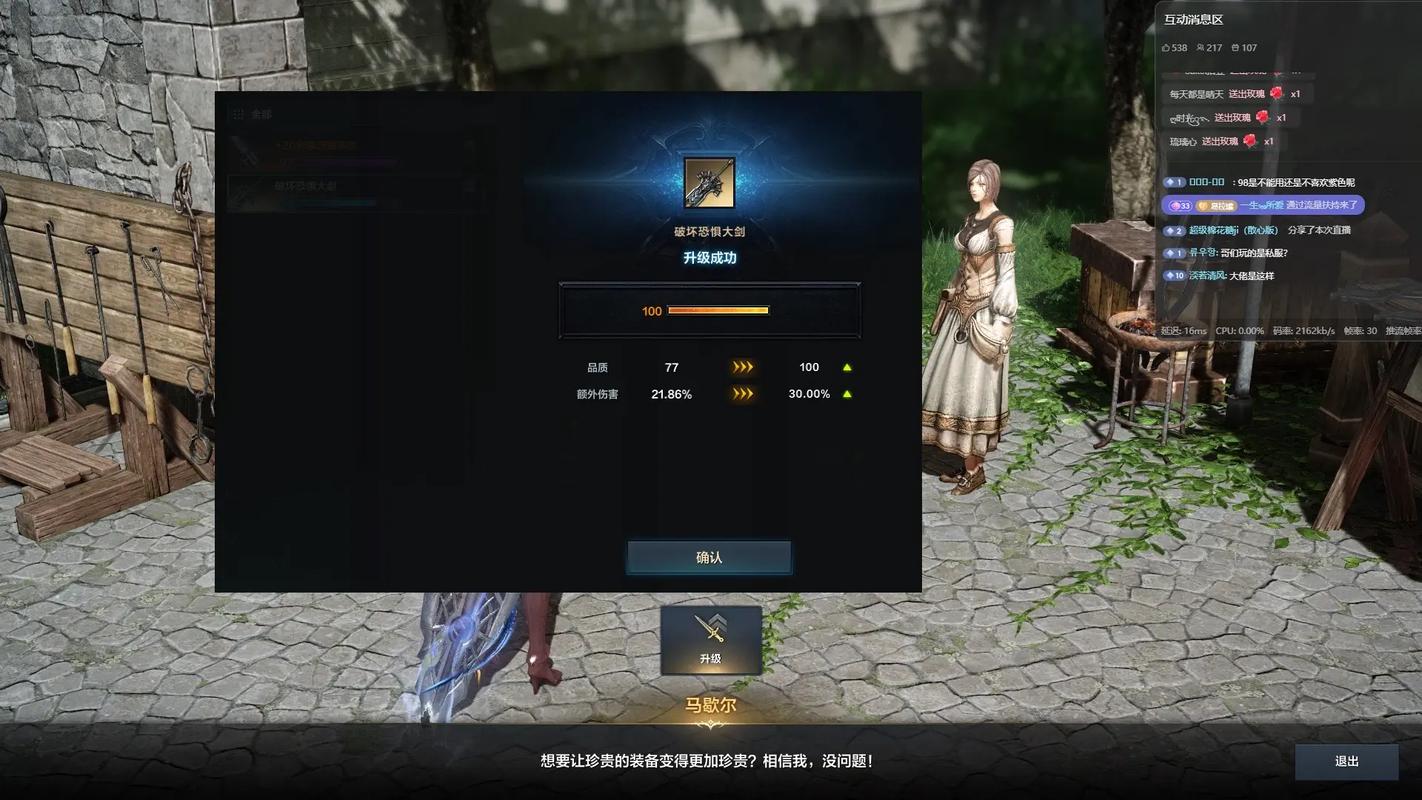Image resolution: width=1422 pixels, height=800 pixels.
Task: Click the grid icon beside 全部 filter
Action: click(x=238, y=115)
